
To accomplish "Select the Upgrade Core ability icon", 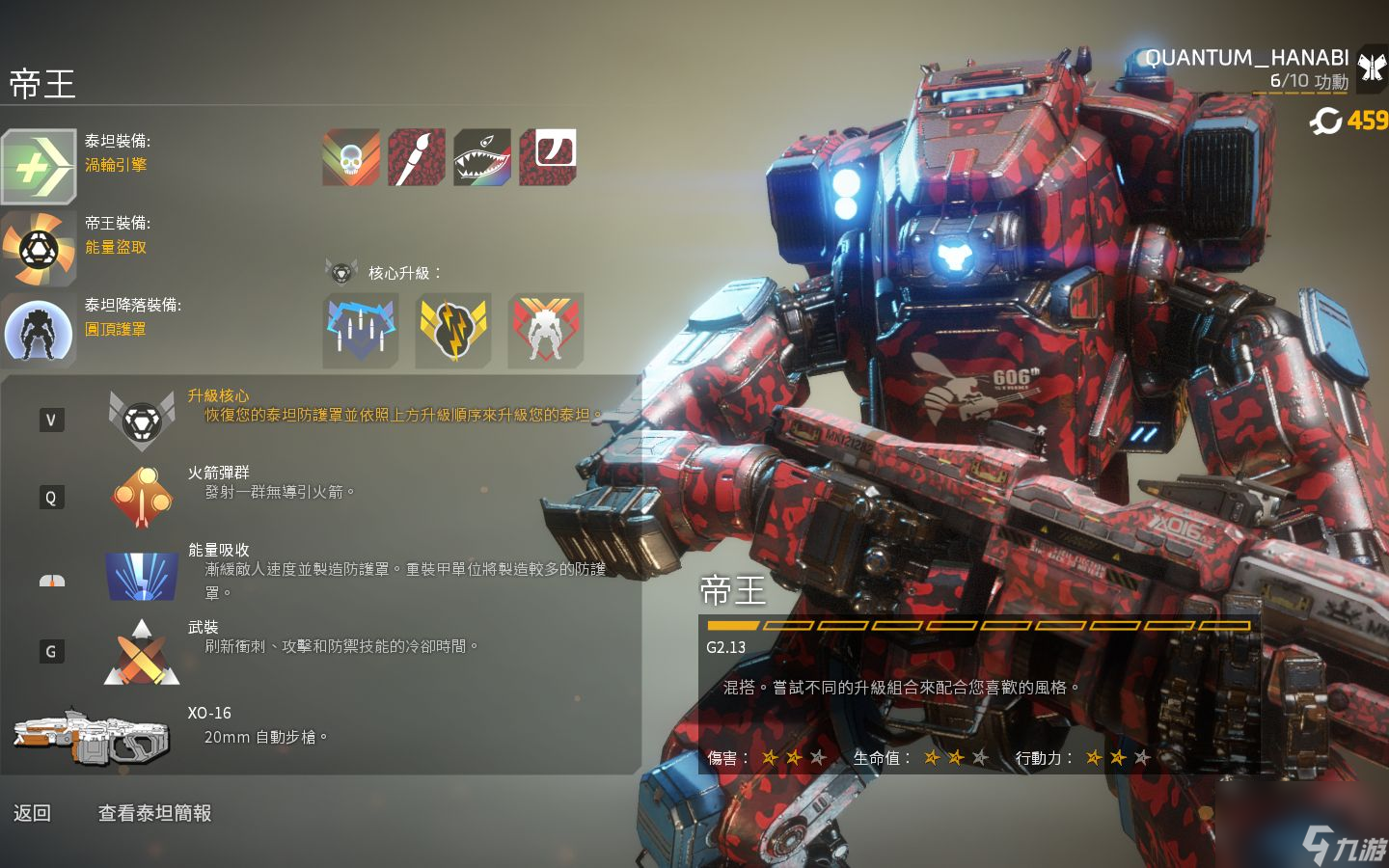I will tap(142, 420).
